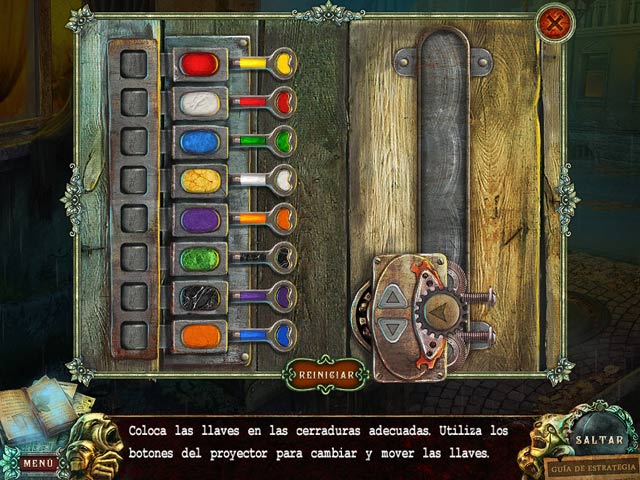The height and width of the screenshot is (480, 640).
Task: Activate the projector's left arrow gear button
Action: click(436, 314)
